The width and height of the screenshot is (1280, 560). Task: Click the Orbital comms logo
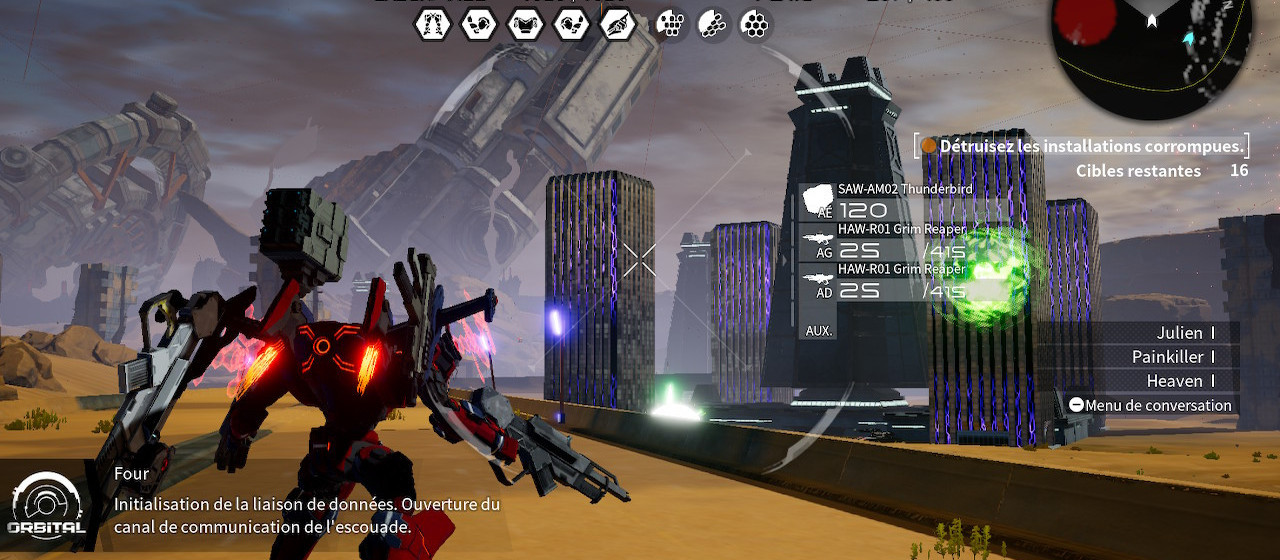[47, 504]
